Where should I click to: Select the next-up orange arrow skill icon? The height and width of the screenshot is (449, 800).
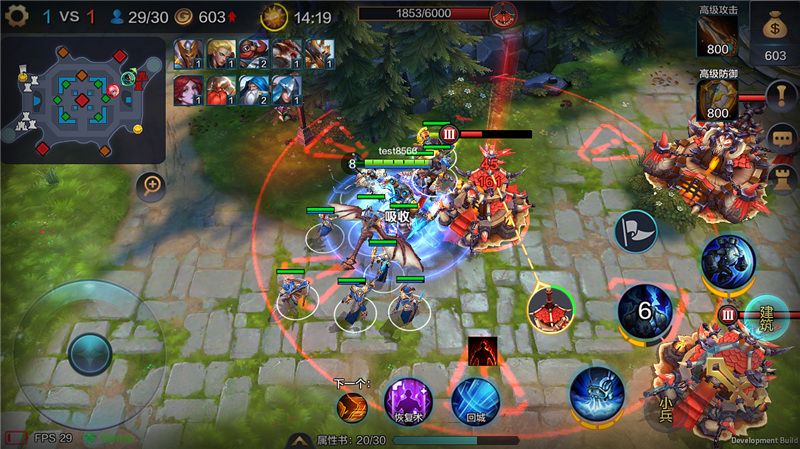[351, 405]
